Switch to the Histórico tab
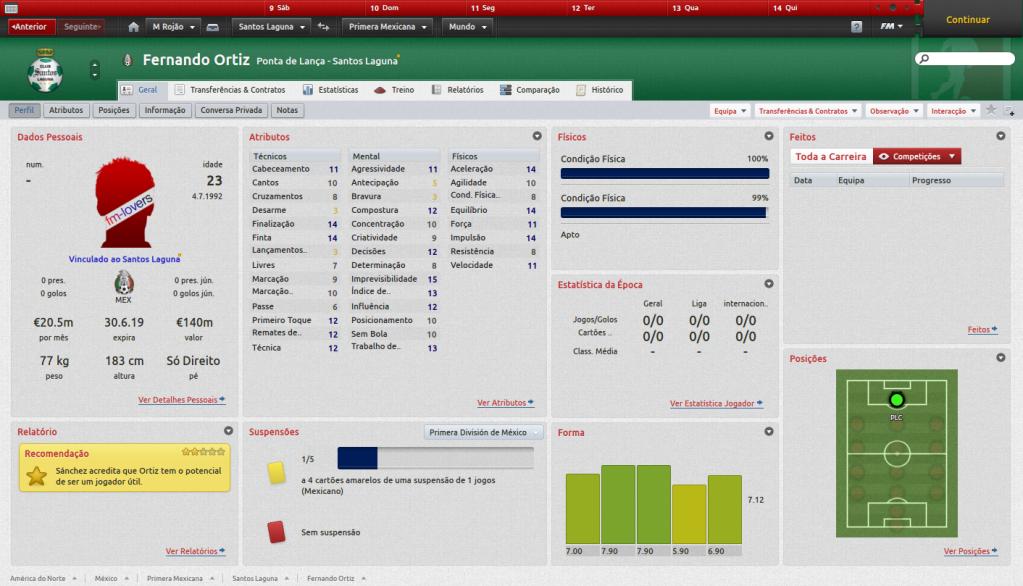 pos(600,90)
